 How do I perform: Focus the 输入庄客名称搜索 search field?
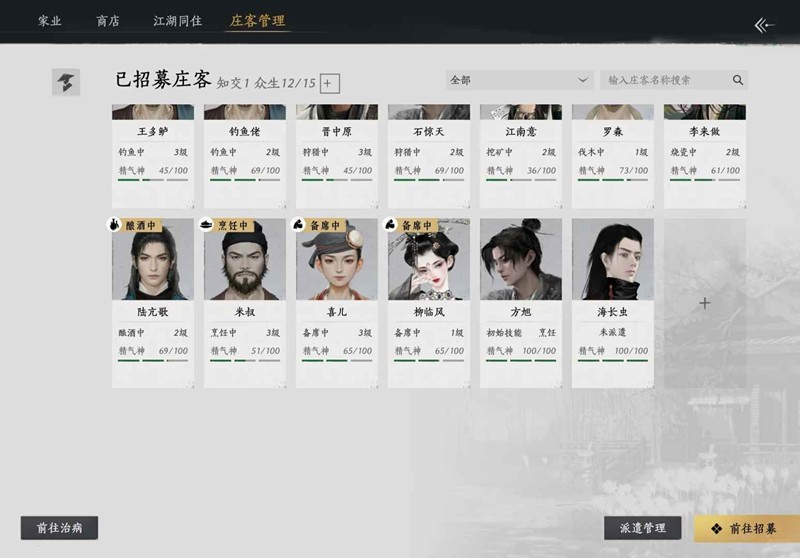(665, 80)
